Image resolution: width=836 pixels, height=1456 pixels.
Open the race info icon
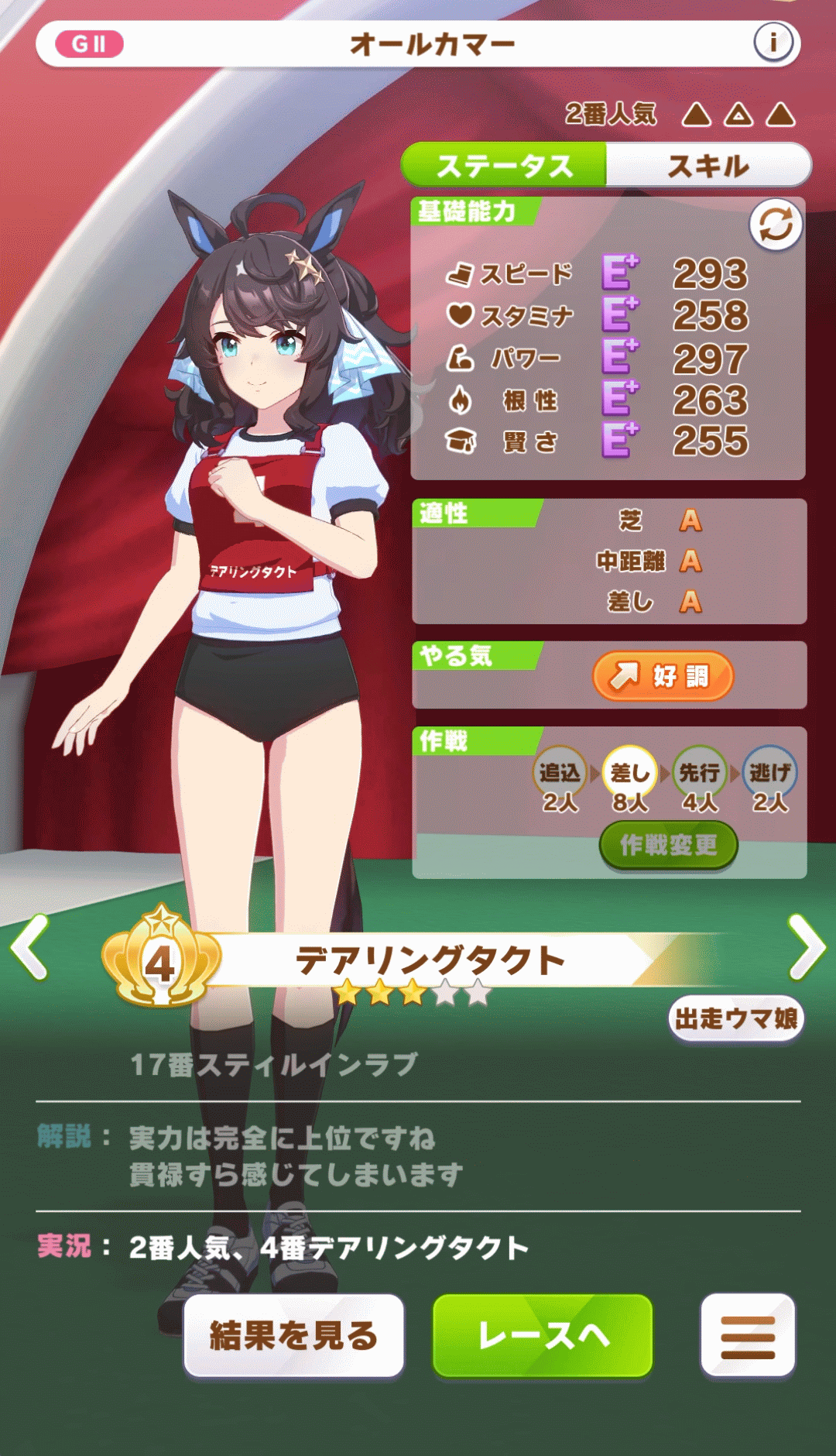tap(773, 43)
